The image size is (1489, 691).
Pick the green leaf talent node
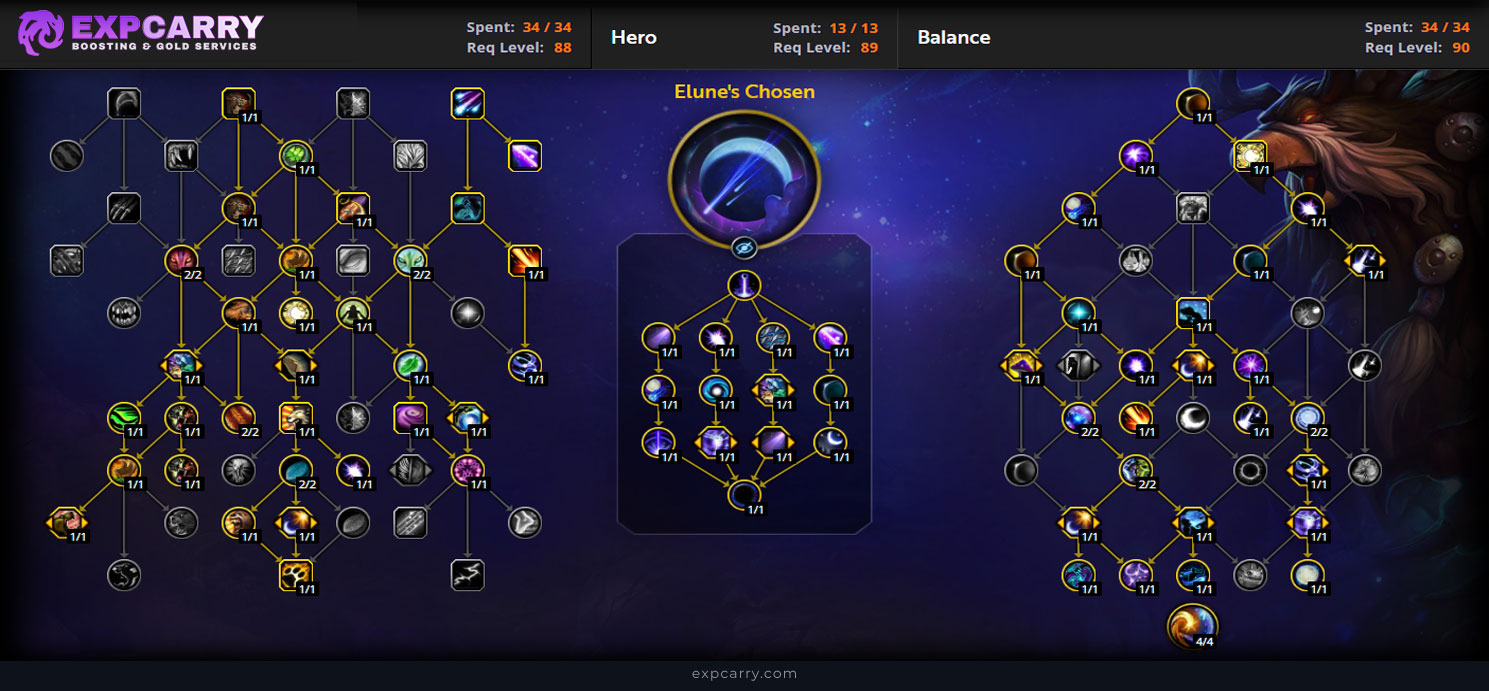pyautogui.click(x=410, y=364)
